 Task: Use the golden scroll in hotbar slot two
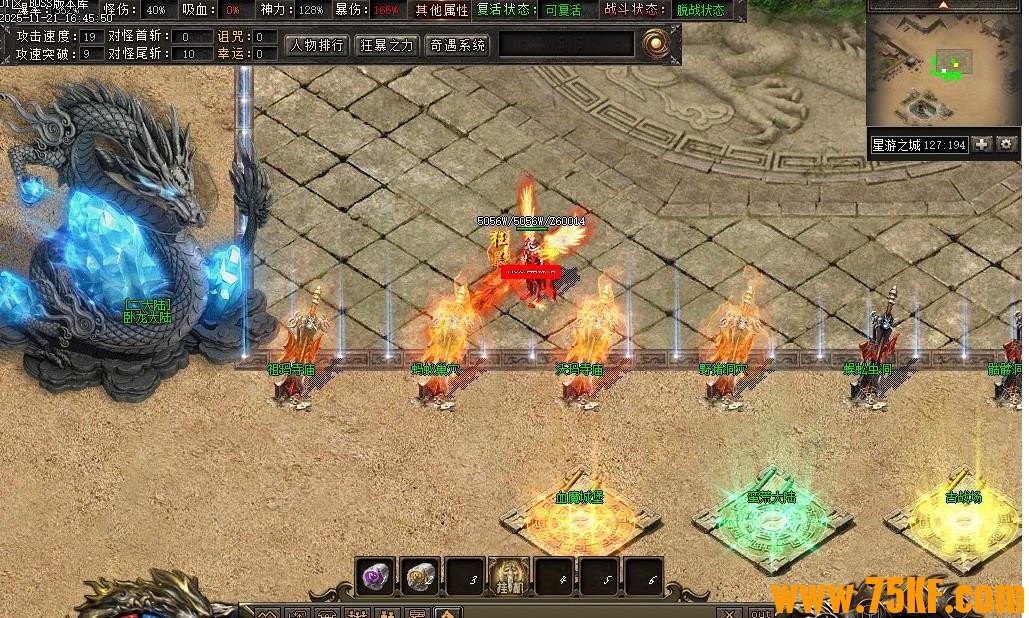click(x=420, y=576)
